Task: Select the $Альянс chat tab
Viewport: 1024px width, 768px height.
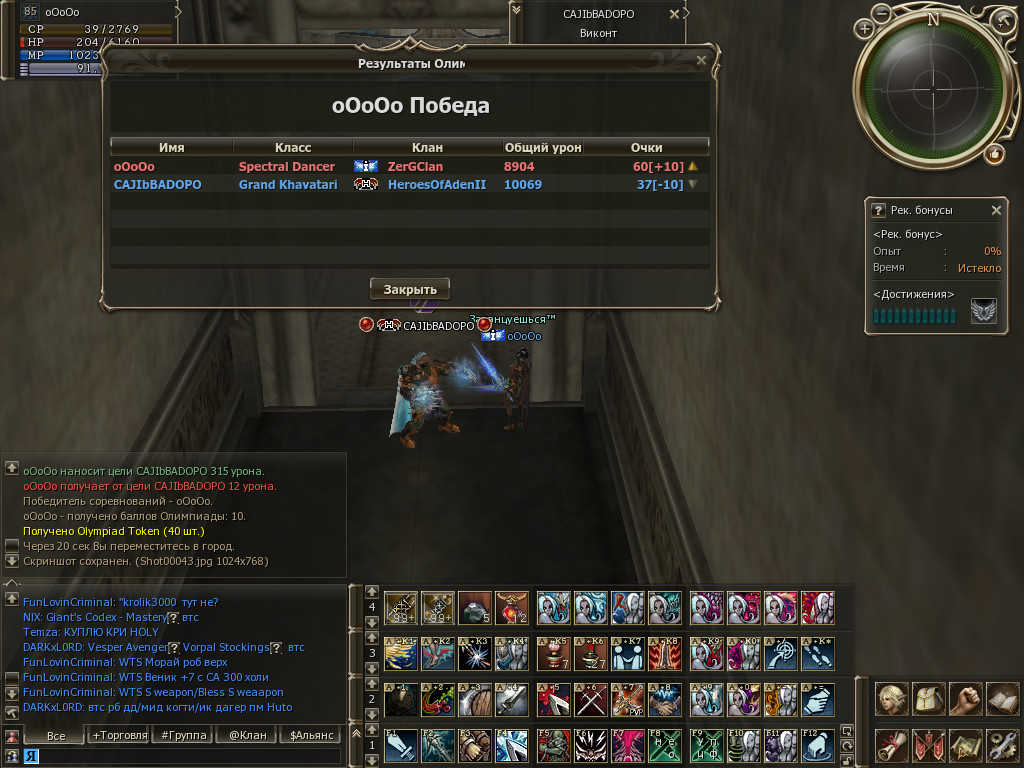Action: click(308, 735)
